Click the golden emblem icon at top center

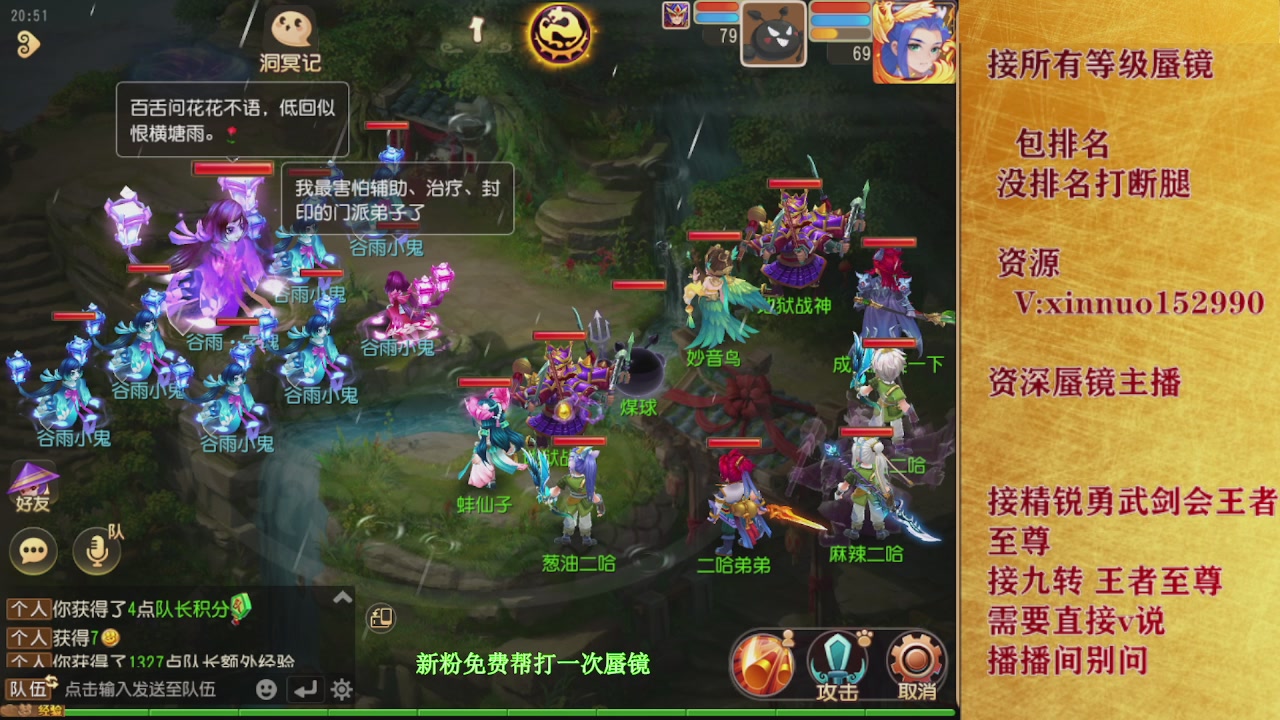(558, 33)
